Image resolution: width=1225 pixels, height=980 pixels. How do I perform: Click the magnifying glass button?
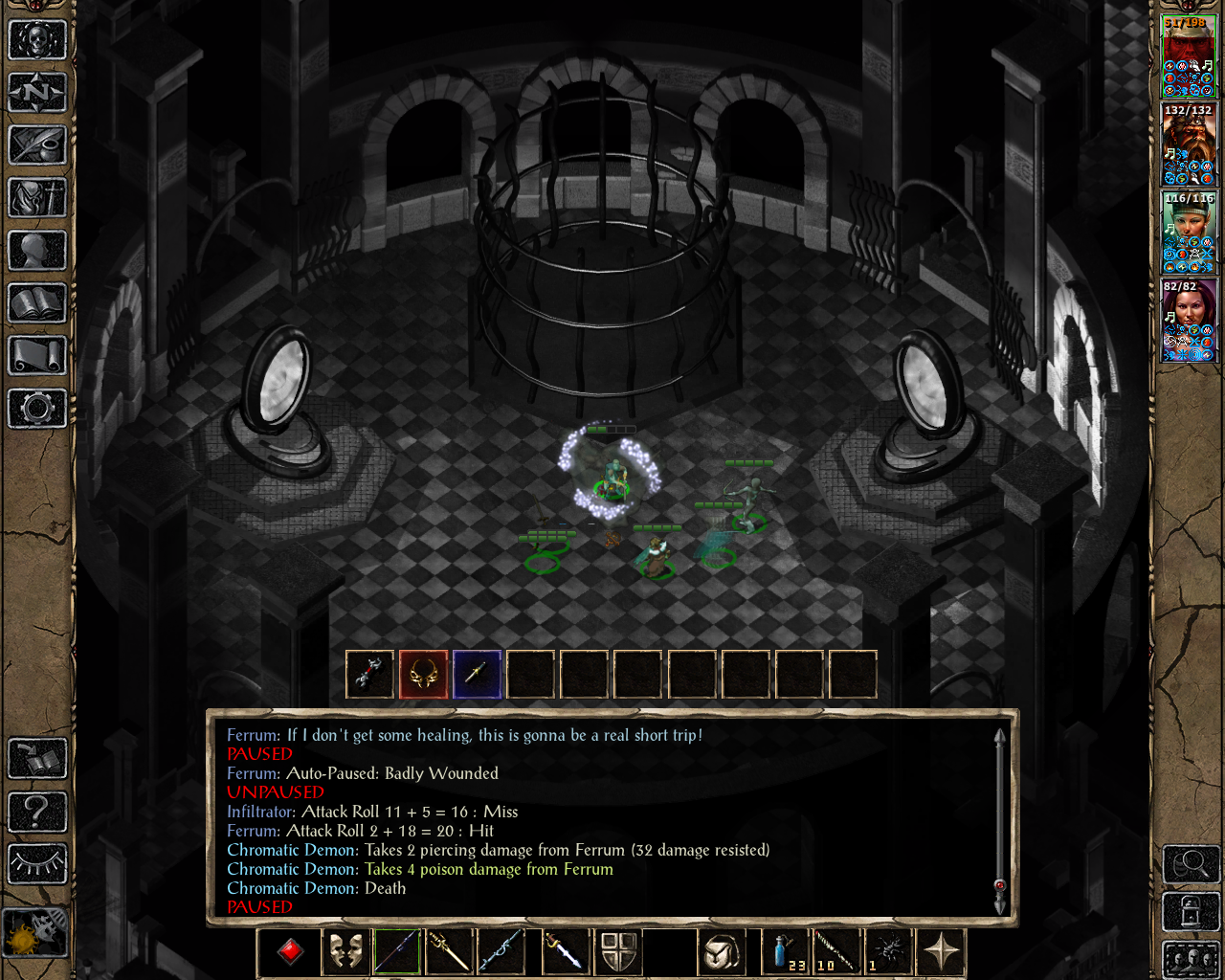tap(1190, 864)
